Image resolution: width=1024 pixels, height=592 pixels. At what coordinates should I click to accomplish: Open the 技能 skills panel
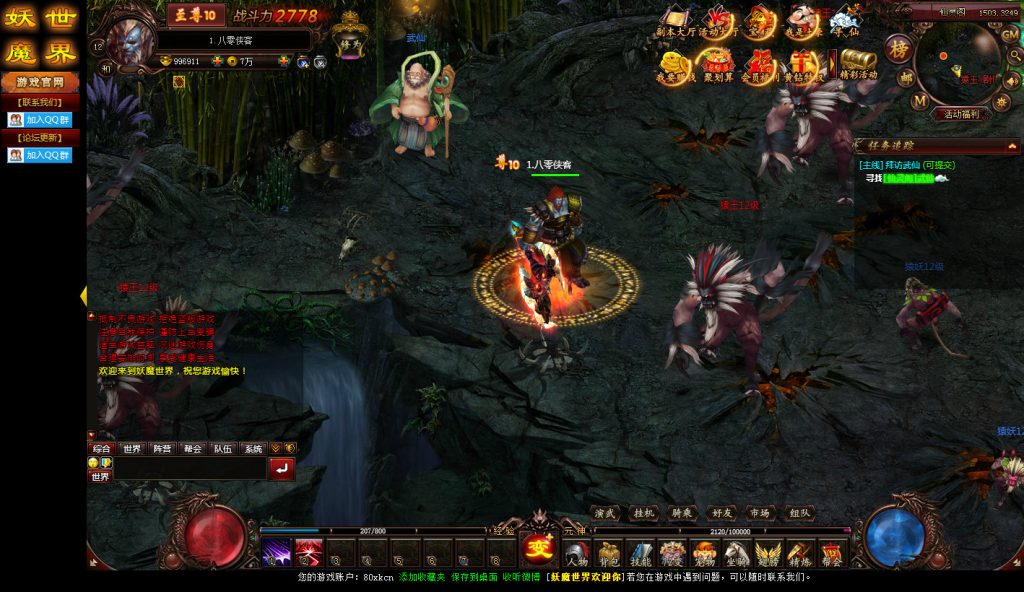[640, 553]
